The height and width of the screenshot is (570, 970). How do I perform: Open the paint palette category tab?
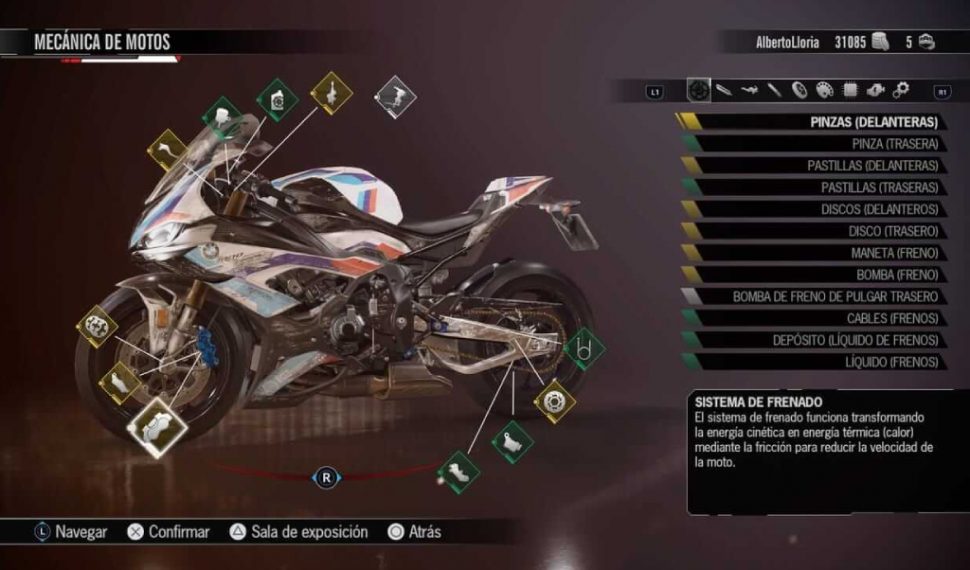click(x=825, y=91)
